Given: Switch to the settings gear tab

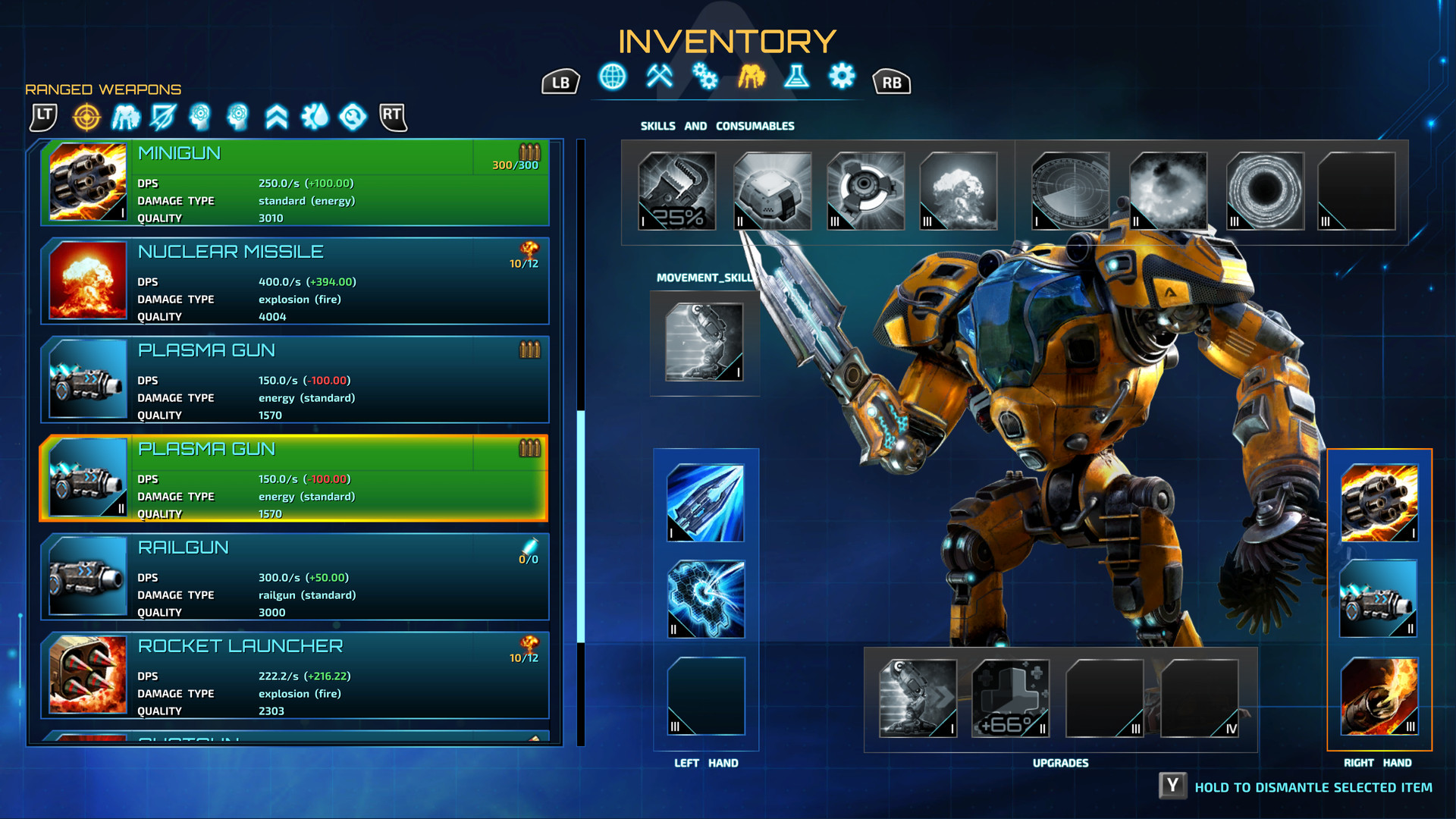Looking at the screenshot, I should [842, 77].
